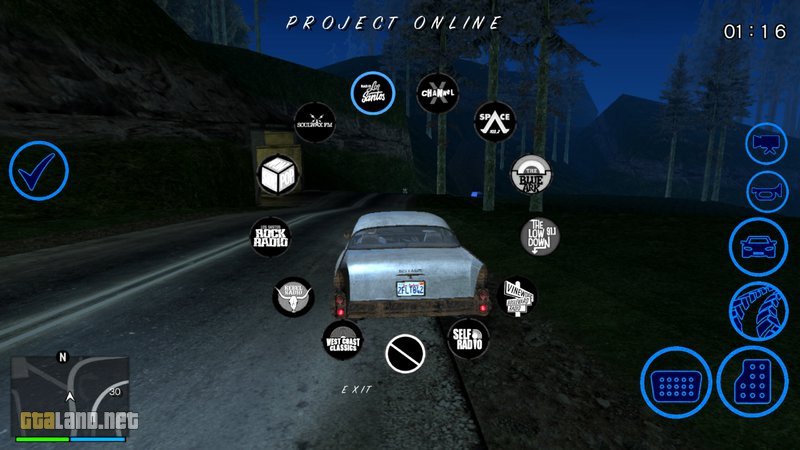800x450 pixels.
Task: Turn the radio off with the no-sign icon
Action: point(405,353)
